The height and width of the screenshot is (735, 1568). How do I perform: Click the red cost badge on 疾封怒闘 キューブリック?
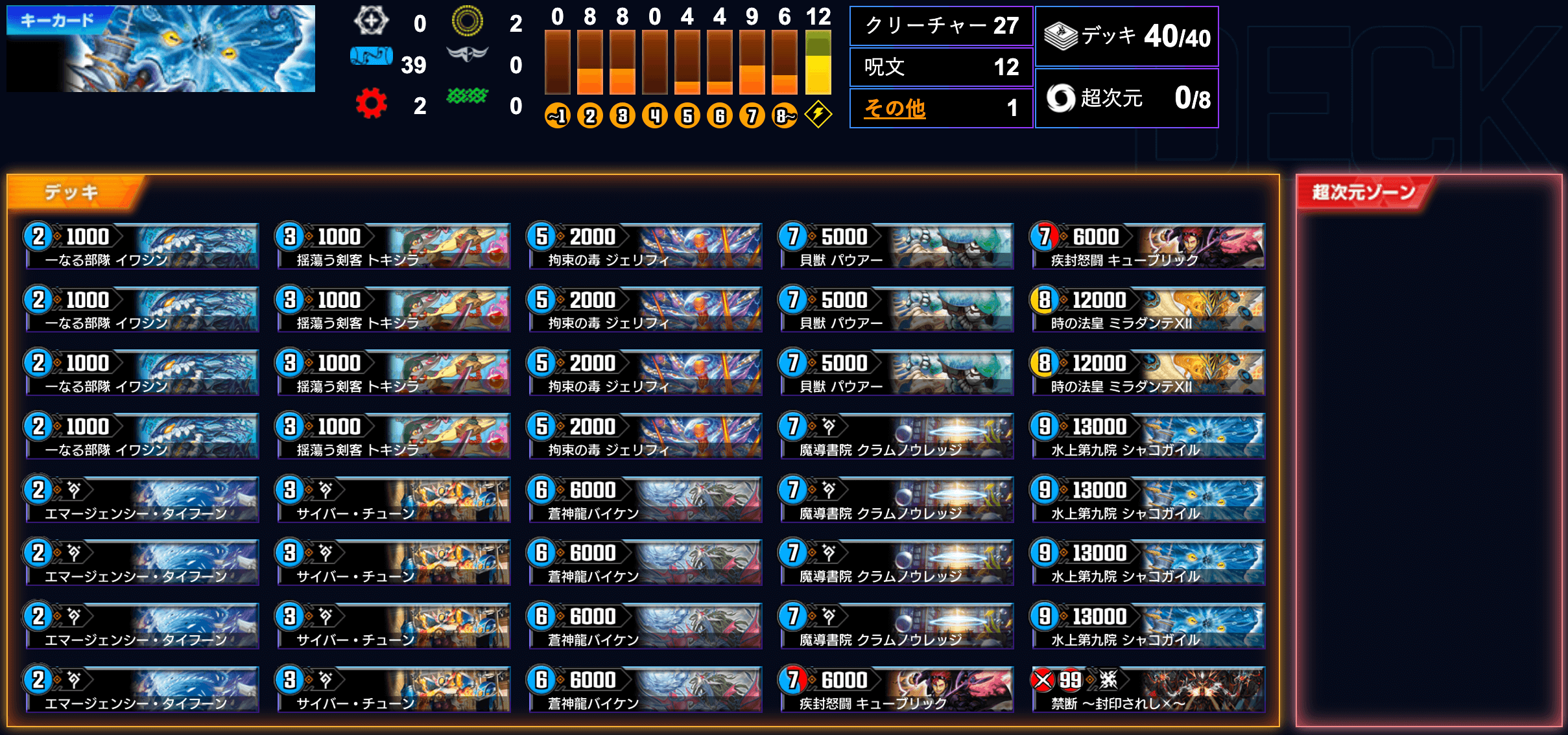[x=1045, y=237]
